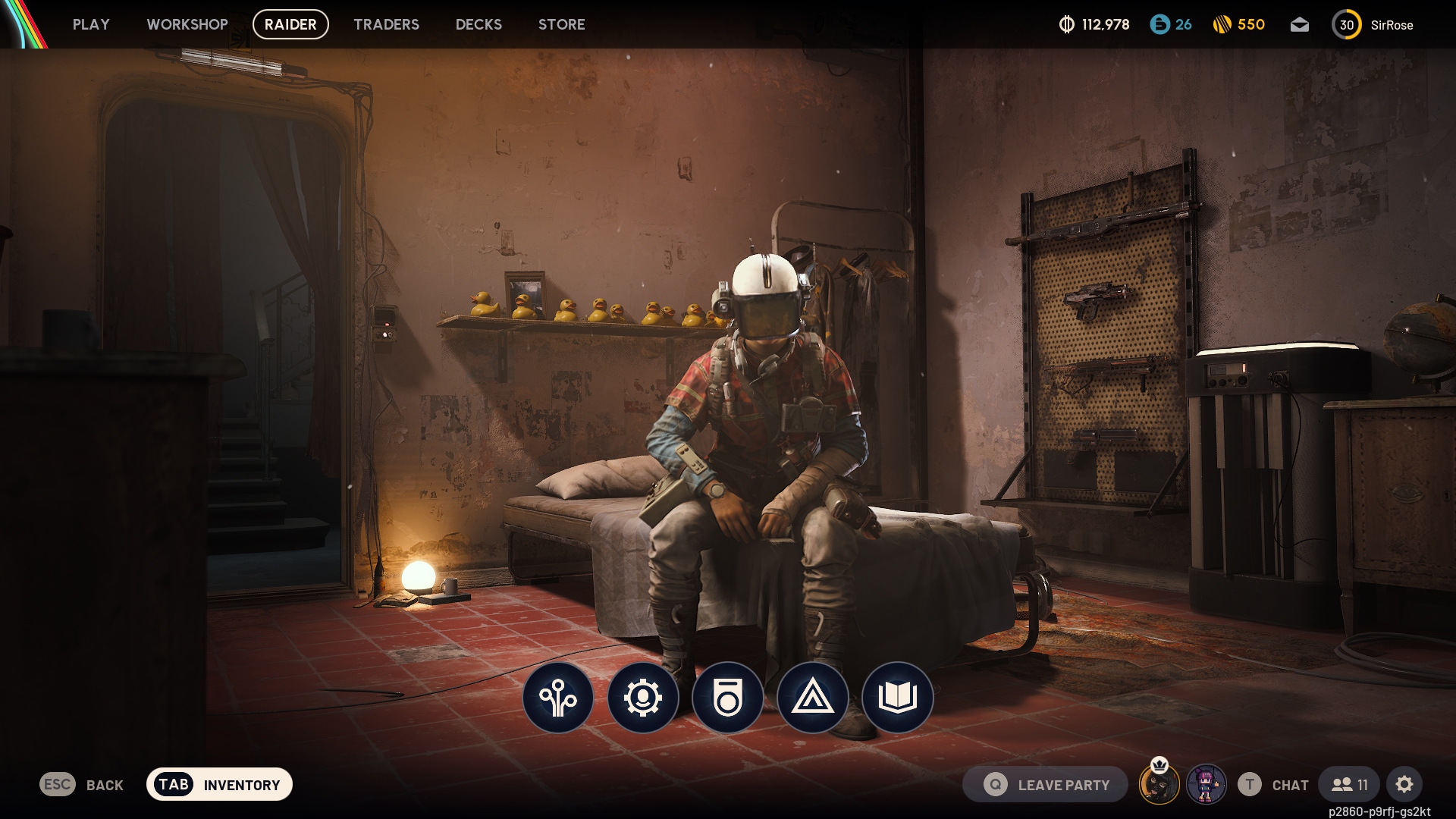The height and width of the screenshot is (819, 1456).
Task: Open the Decks tab
Action: click(x=479, y=24)
